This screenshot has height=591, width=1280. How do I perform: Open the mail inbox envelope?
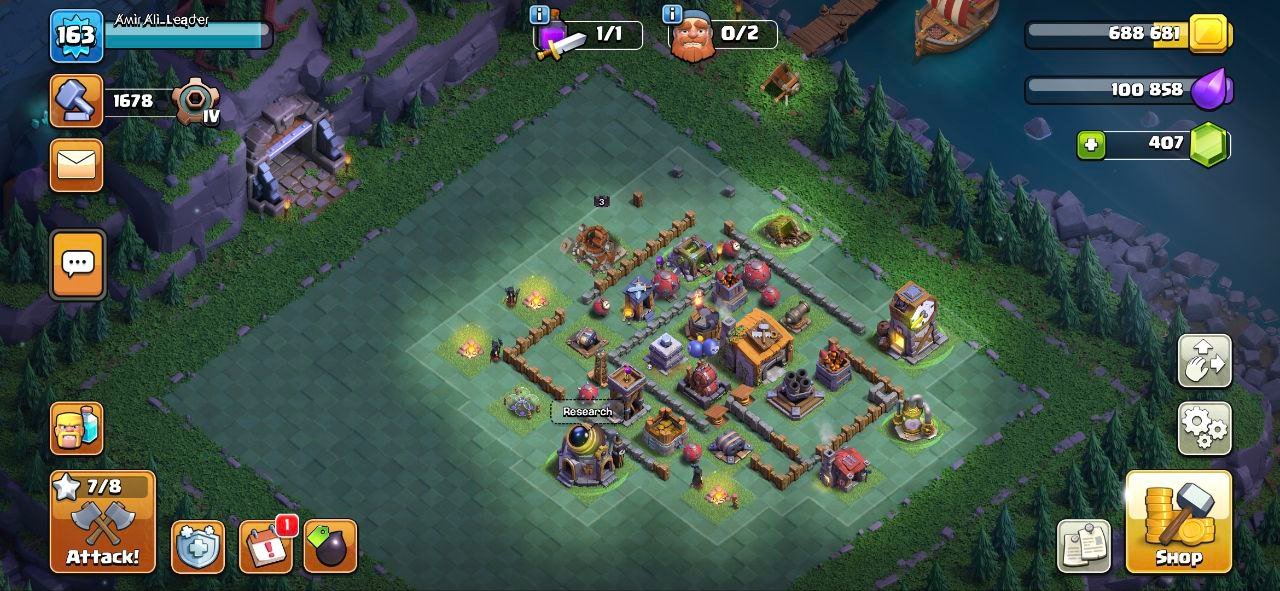pyautogui.click(x=77, y=165)
